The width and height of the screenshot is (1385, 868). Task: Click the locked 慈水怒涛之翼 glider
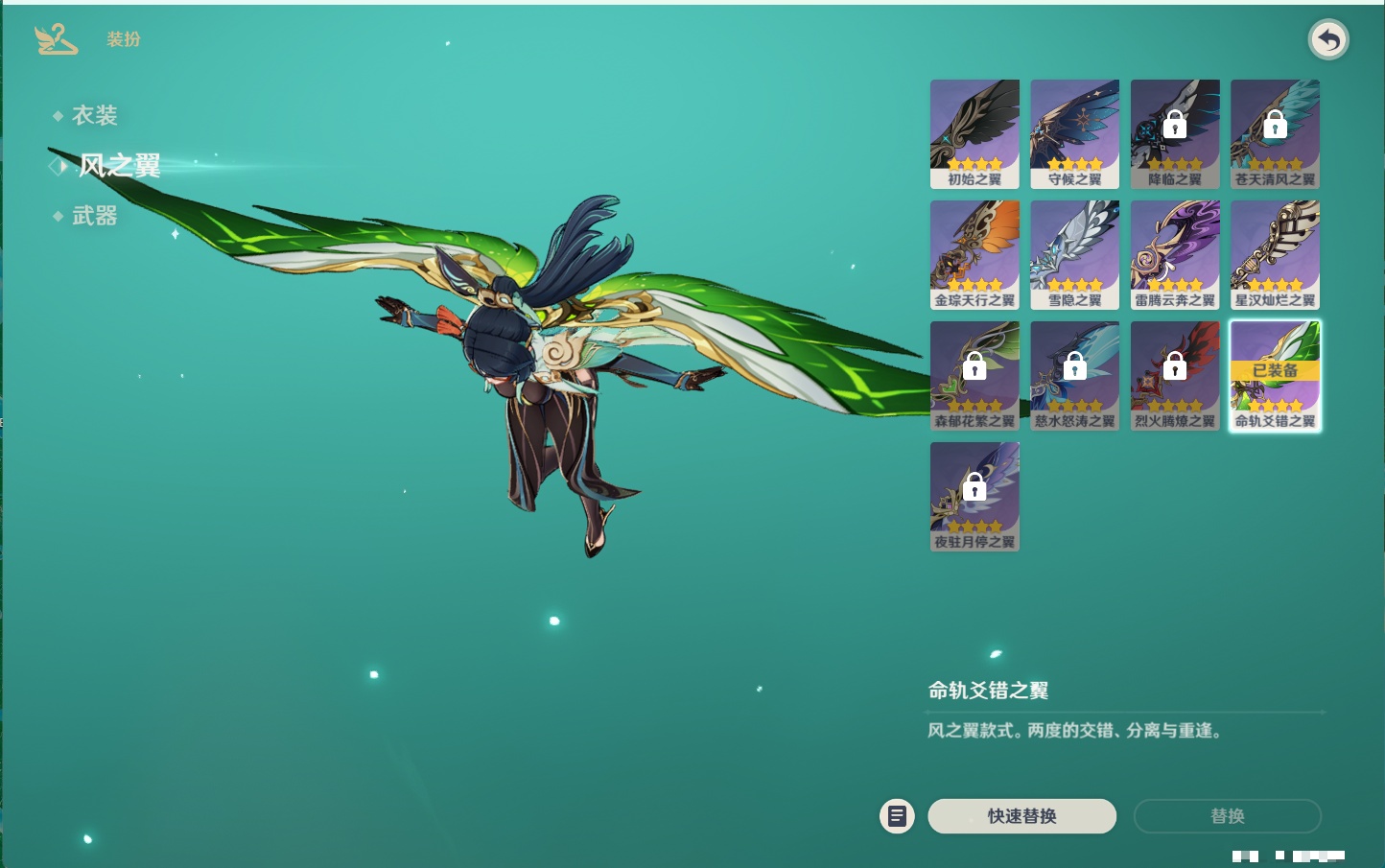(x=1074, y=375)
